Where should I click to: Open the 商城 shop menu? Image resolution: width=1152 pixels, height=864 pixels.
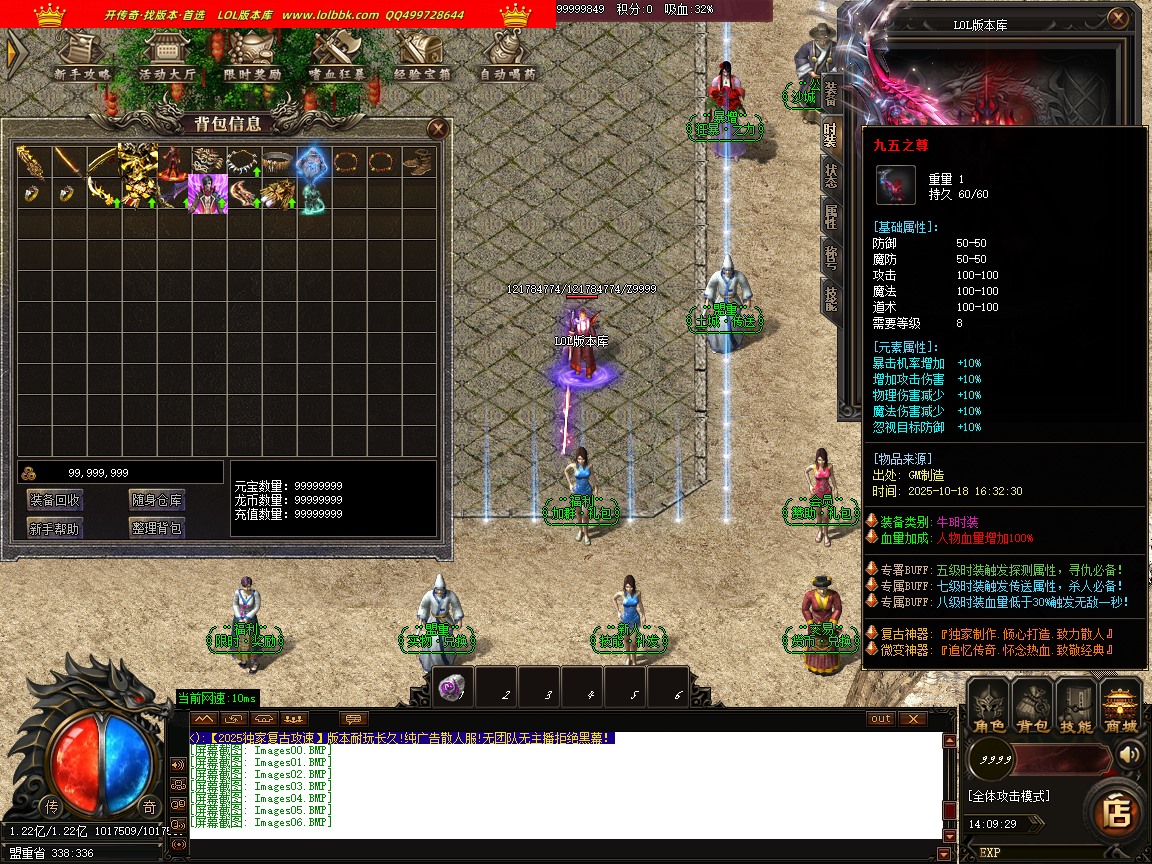point(1121,707)
